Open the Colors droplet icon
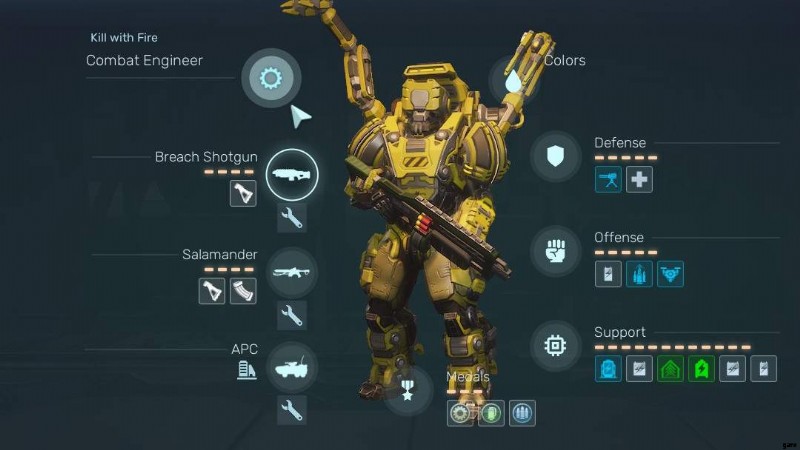800x450 pixels. click(x=514, y=81)
